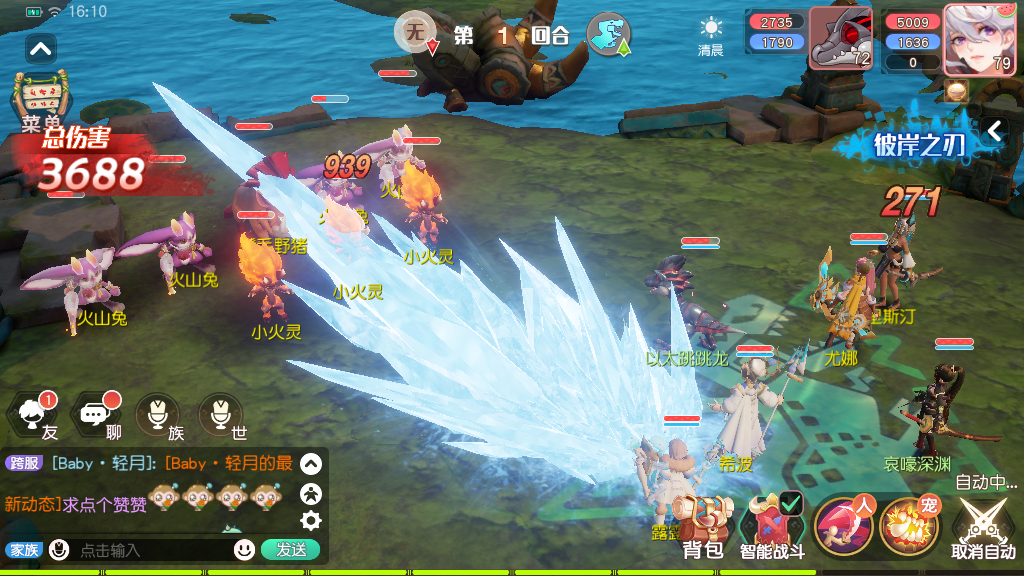Switch the 家族 chat channel selector
Viewport: 1024px width, 576px height.
point(23,549)
